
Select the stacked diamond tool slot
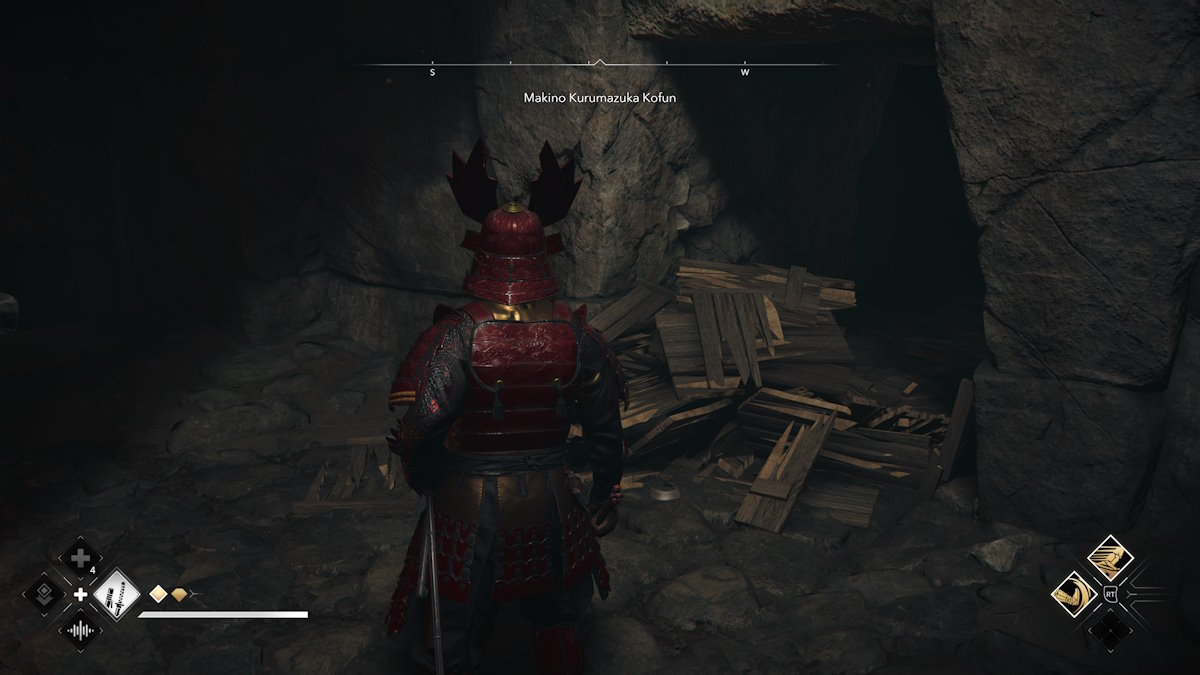click(44, 594)
